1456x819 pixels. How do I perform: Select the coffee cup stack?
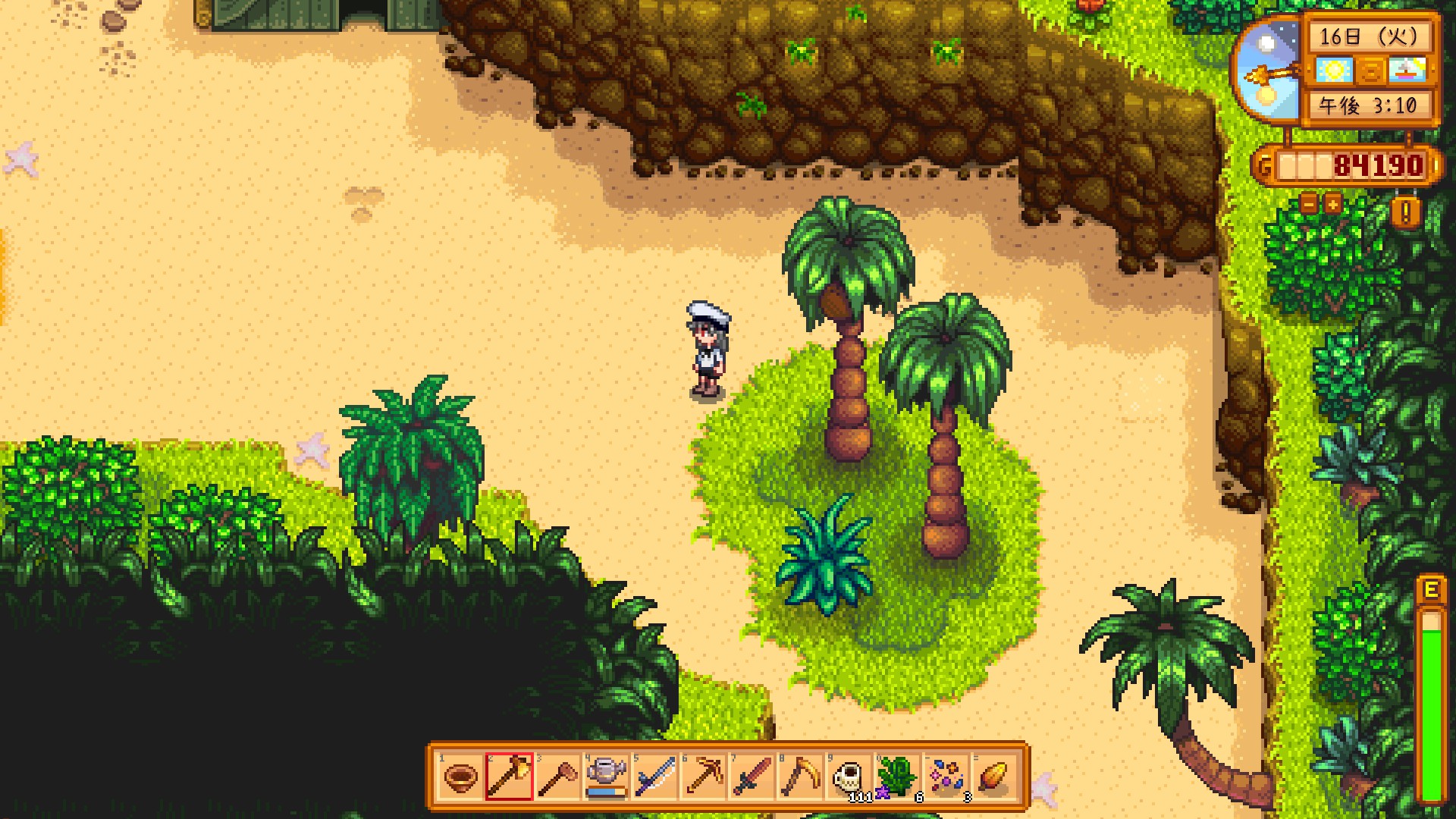point(849,777)
